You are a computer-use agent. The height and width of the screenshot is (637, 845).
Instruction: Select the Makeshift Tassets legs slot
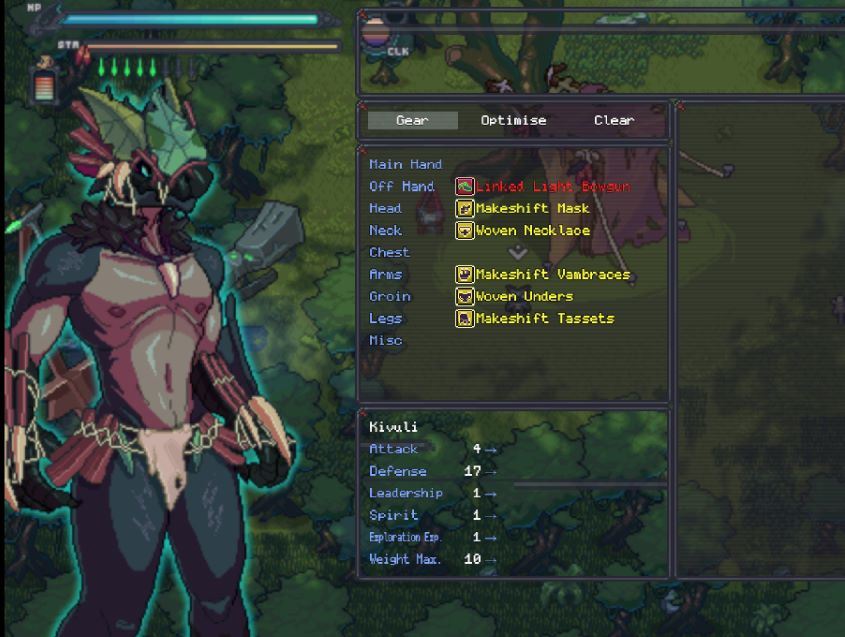pyautogui.click(x=544, y=318)
